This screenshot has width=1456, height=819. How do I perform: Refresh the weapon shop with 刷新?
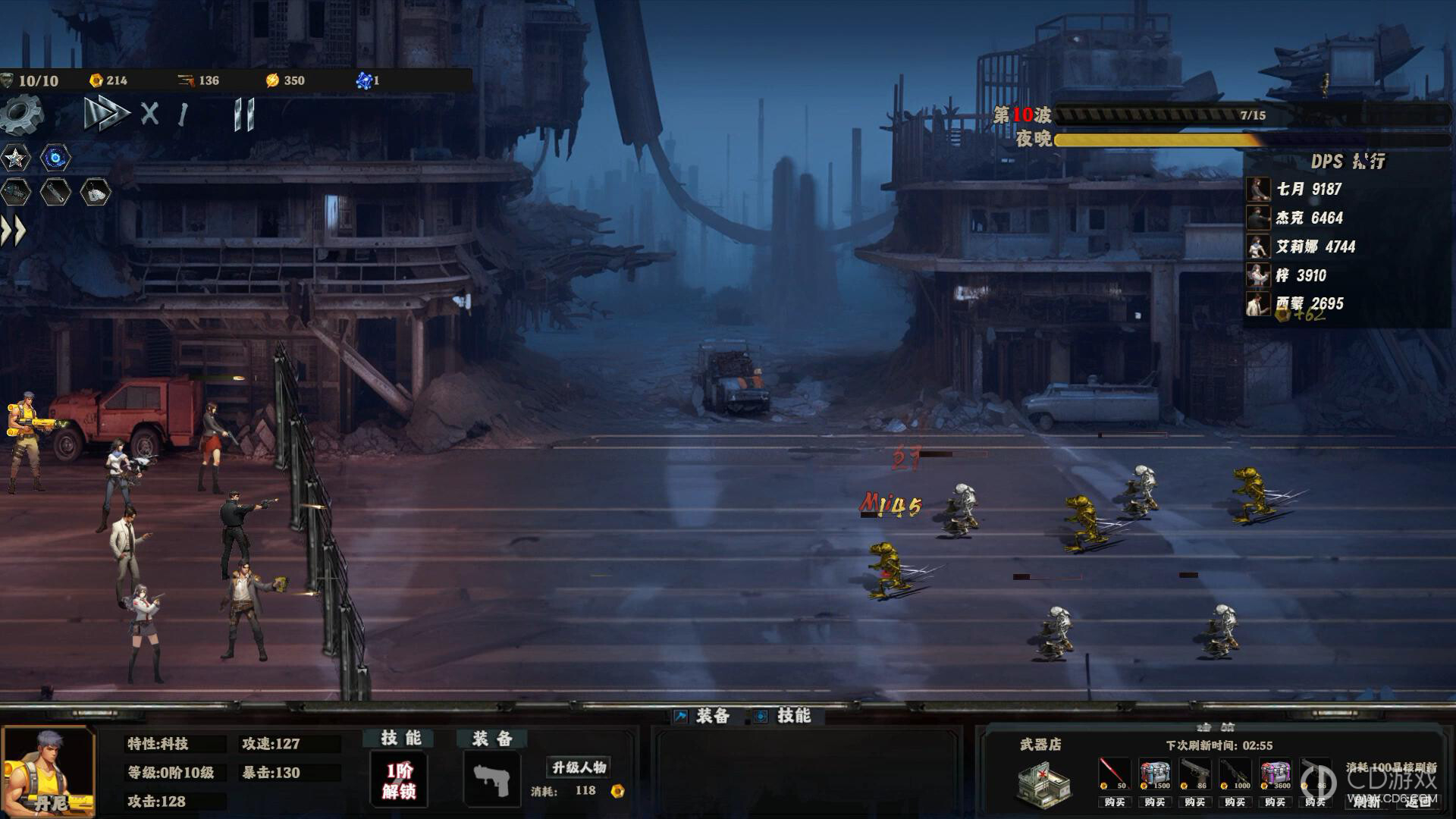coord(1368,801)
